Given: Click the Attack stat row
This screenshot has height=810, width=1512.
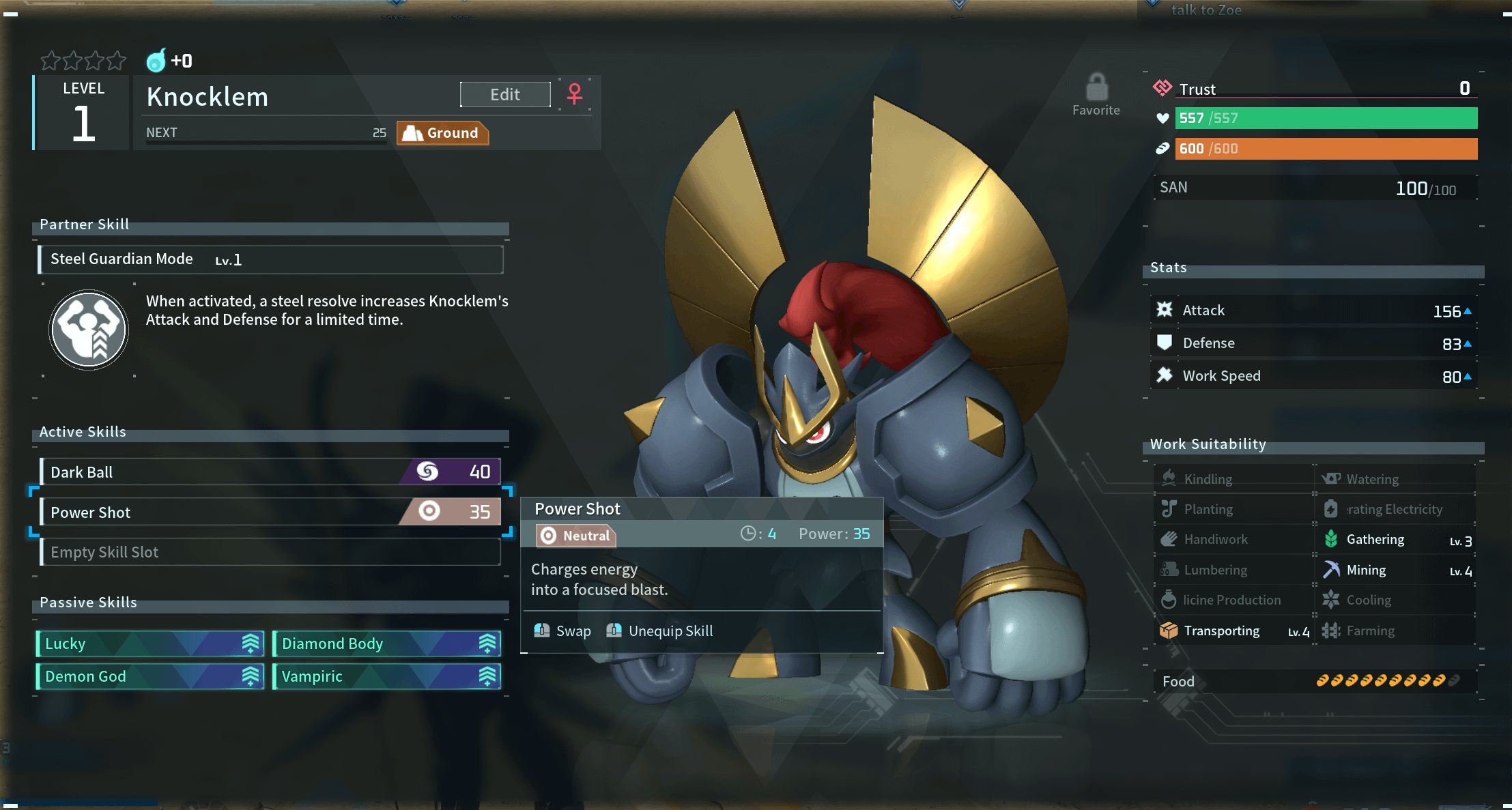Looking at the screenshot, I should point(1313,310).
